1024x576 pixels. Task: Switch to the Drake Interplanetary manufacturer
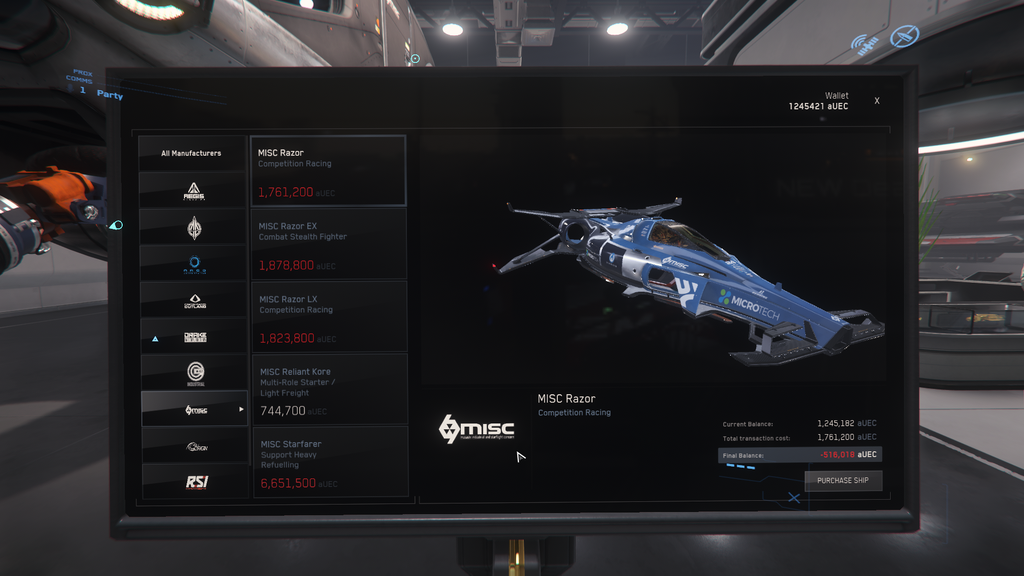tap(194, 337)
